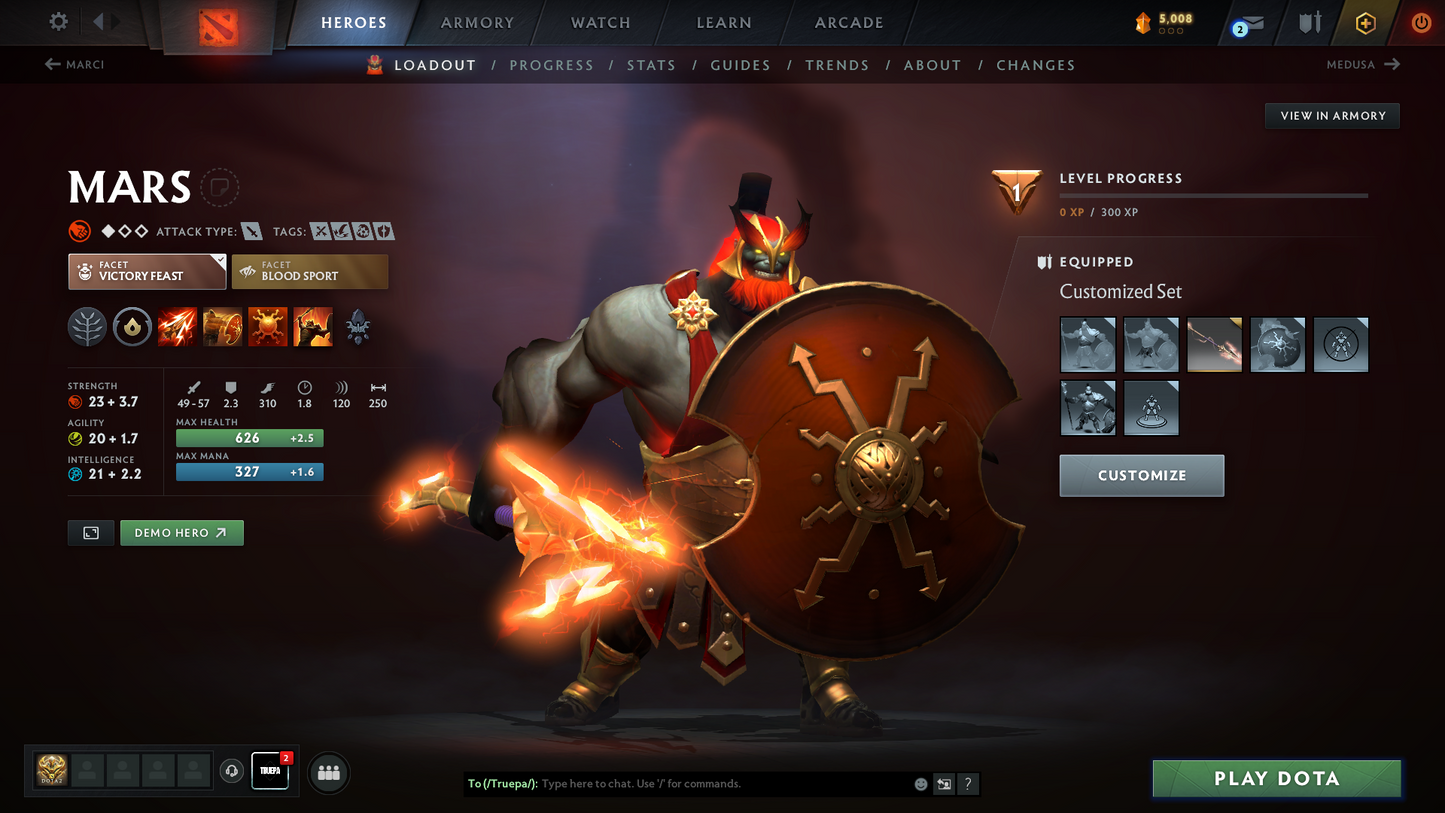Select the Blood Sport facet

coord(310,271)
